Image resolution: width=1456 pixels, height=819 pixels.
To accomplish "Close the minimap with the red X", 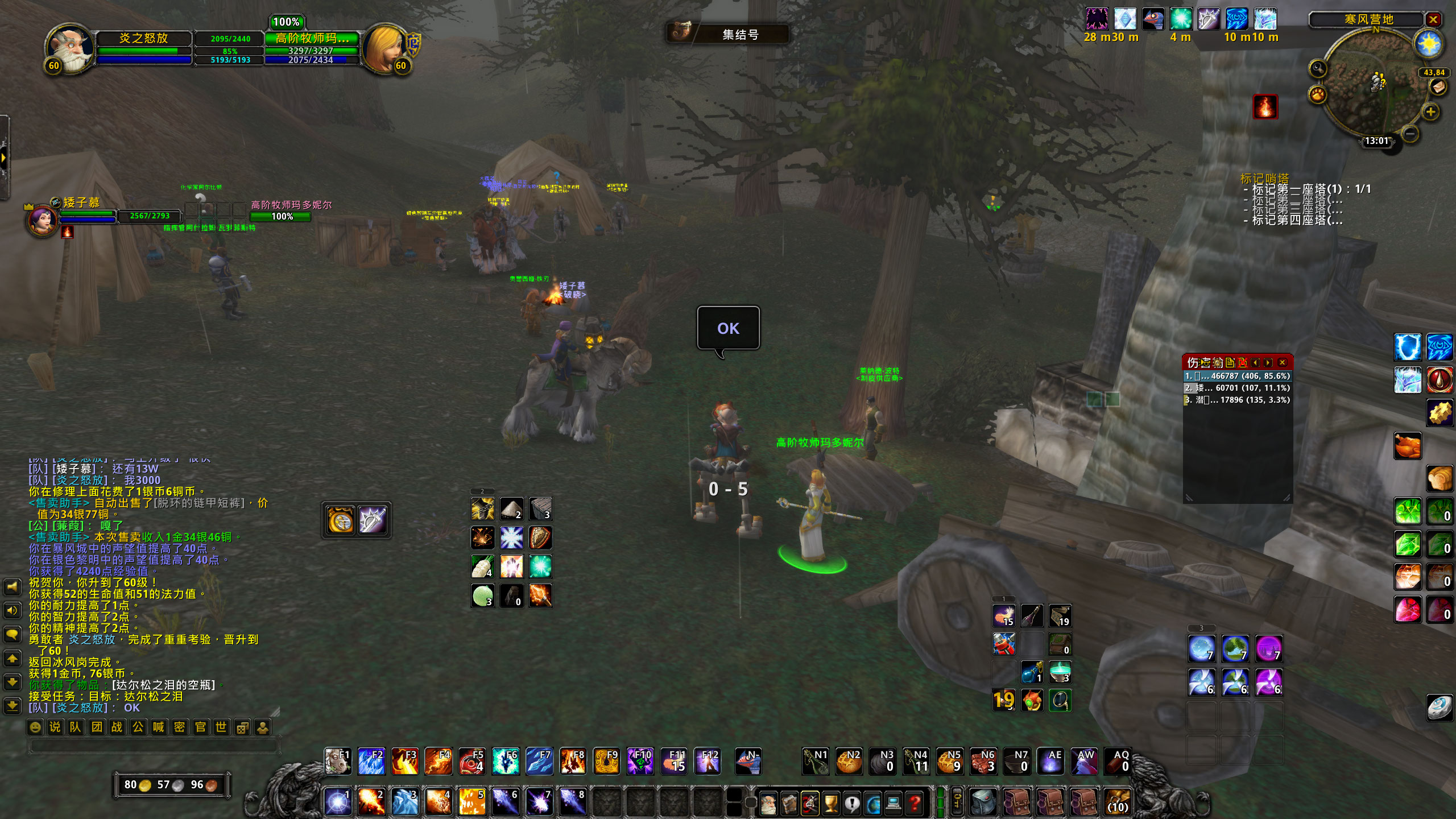I will [x=1433, y=20].
